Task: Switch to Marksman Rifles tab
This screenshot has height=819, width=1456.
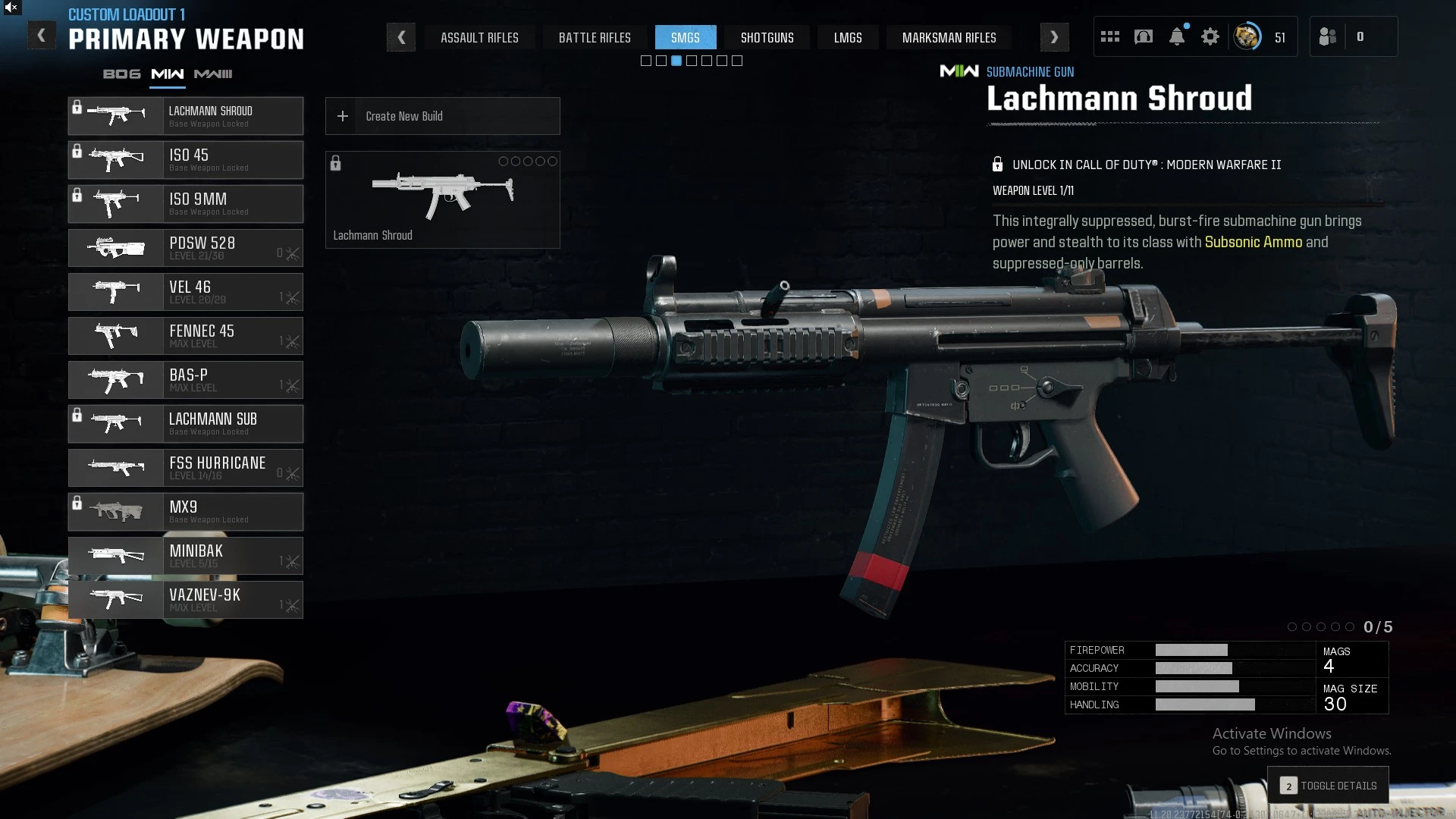Action: click(949, 37)
